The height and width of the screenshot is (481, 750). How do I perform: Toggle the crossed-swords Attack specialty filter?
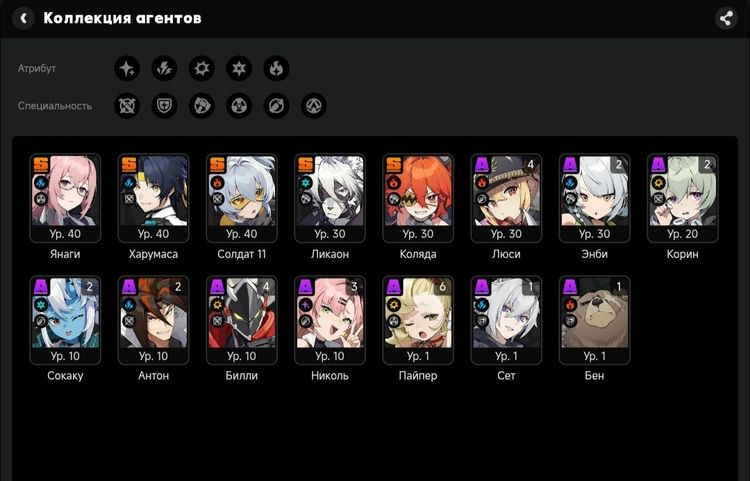[127, 105]
